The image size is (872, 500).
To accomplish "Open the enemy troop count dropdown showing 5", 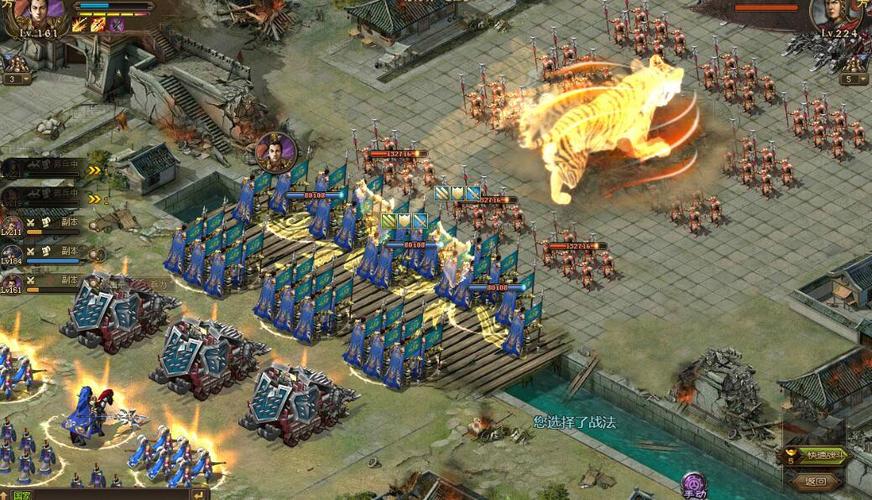I will (x=853, y=78).
